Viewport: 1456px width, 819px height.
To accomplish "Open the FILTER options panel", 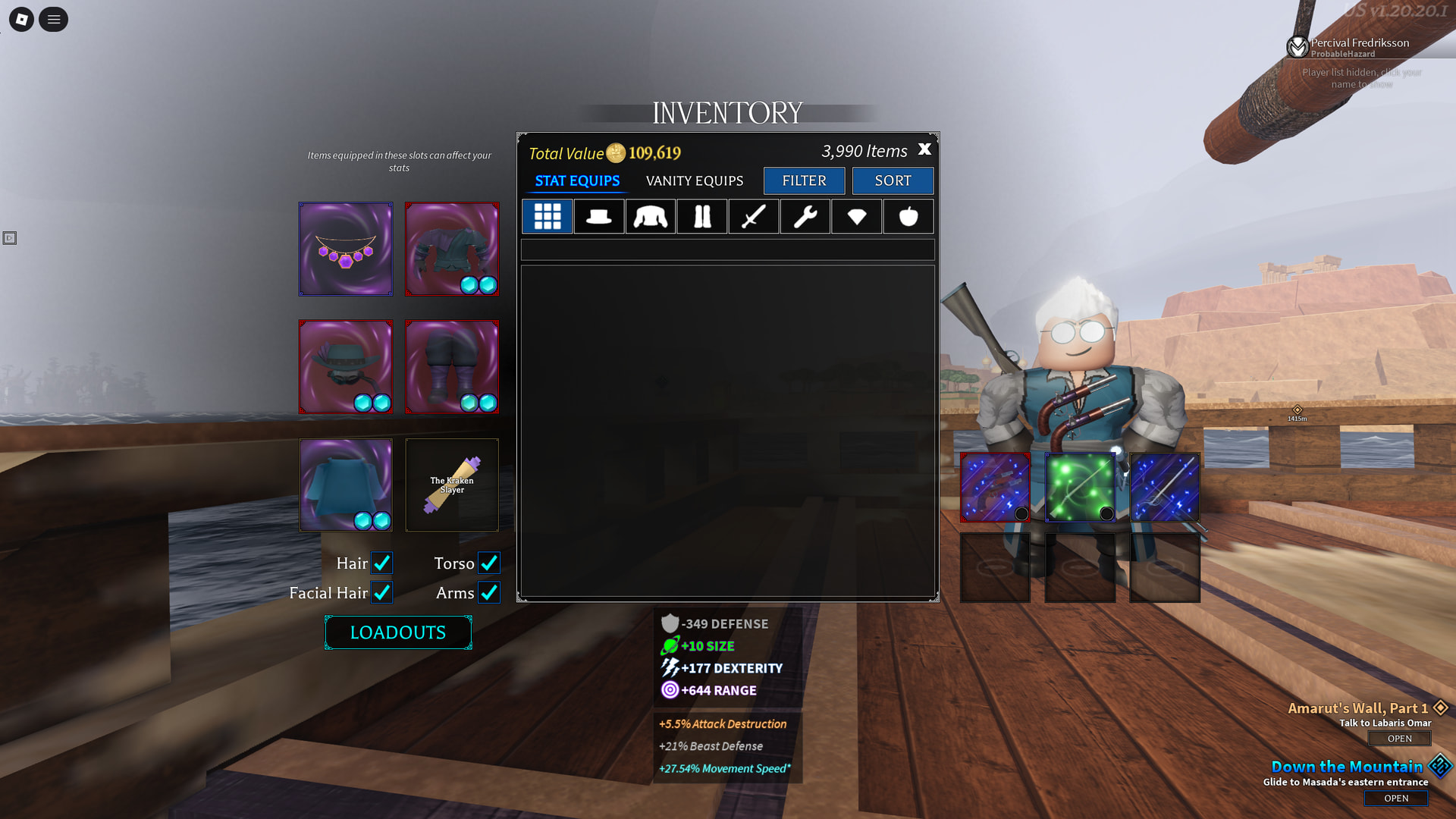I will [804, 180].
